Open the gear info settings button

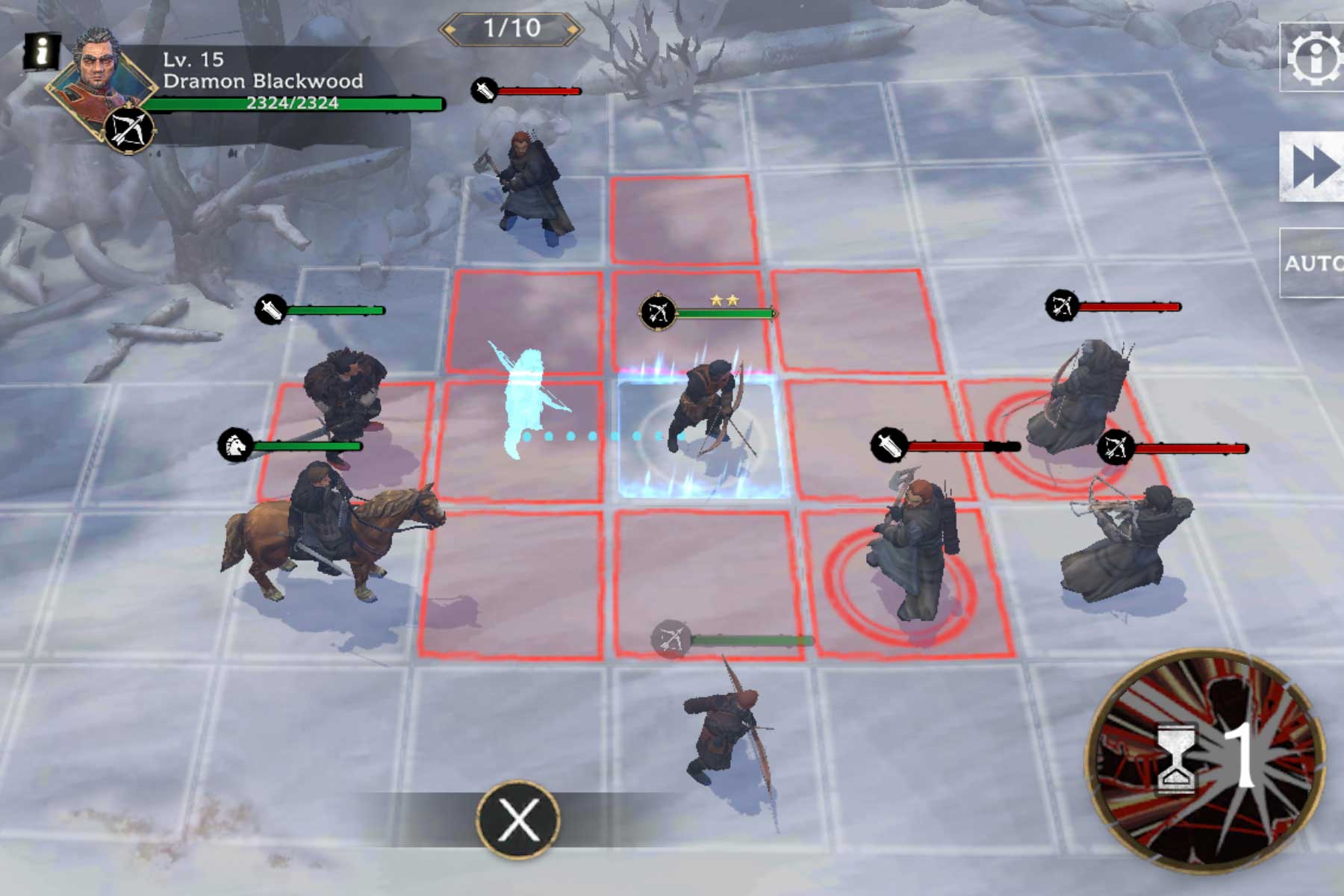pyautogui.click(x=1314, y=57)
